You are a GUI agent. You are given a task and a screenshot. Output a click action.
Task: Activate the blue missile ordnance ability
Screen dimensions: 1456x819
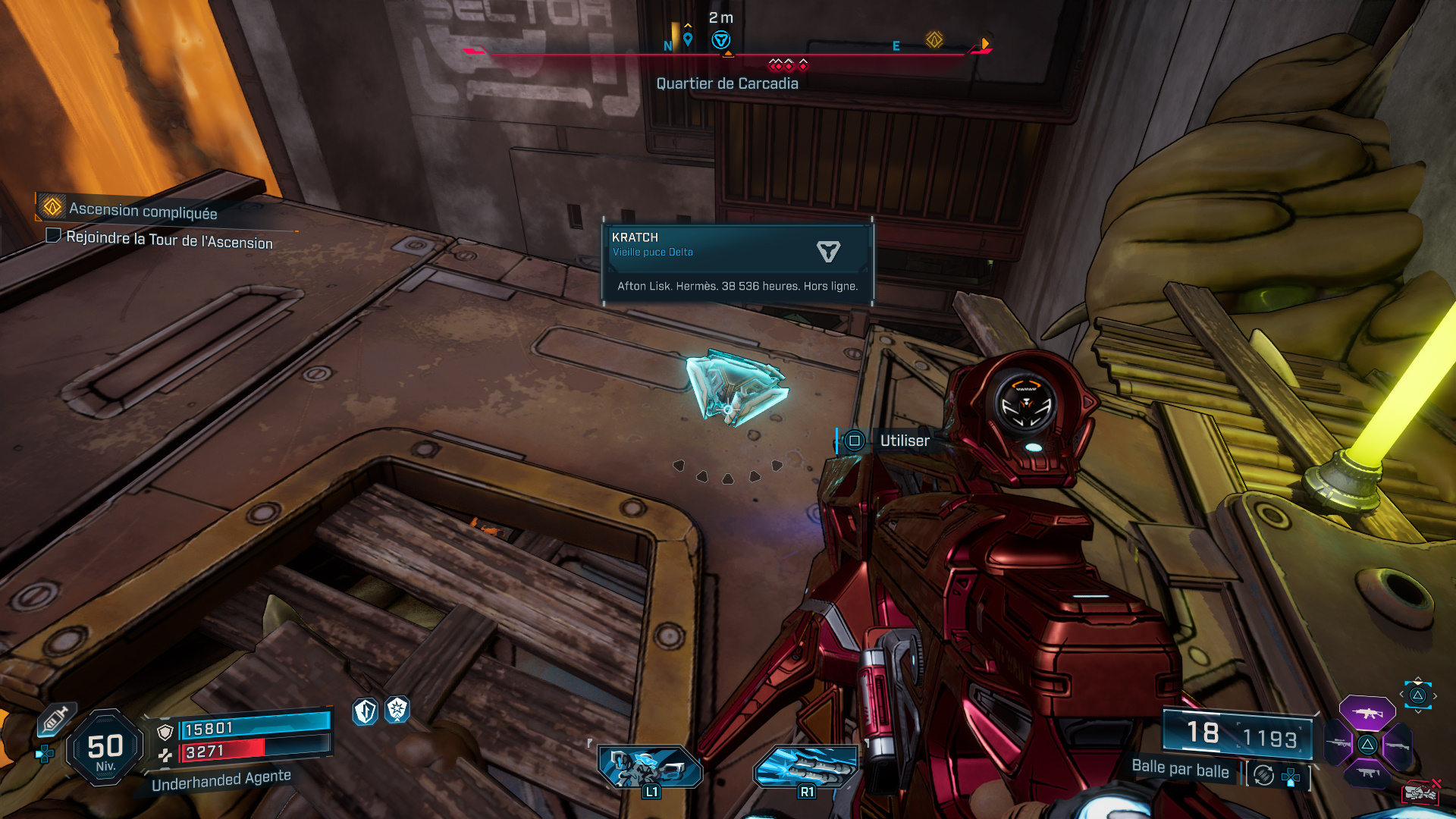tap(806, 767)
